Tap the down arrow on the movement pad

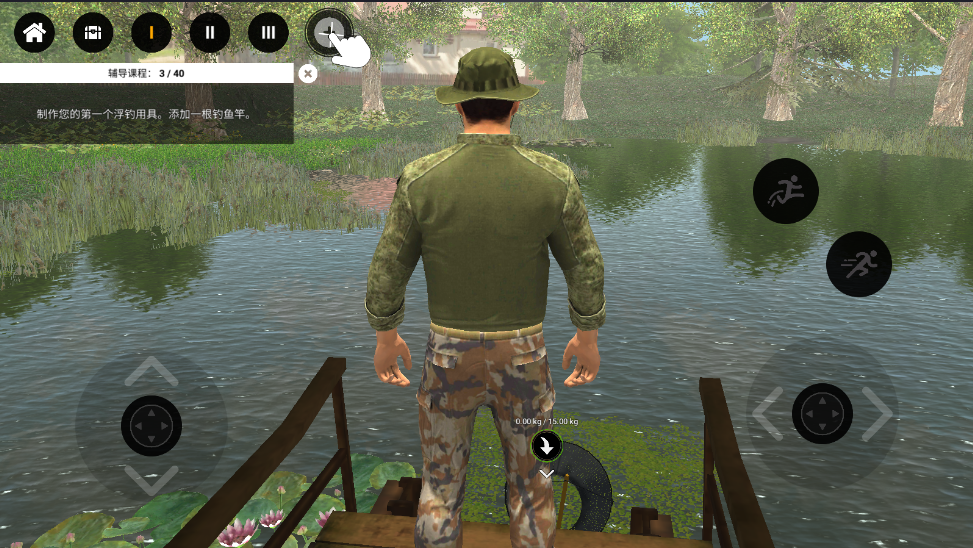(x=151, y=480)
